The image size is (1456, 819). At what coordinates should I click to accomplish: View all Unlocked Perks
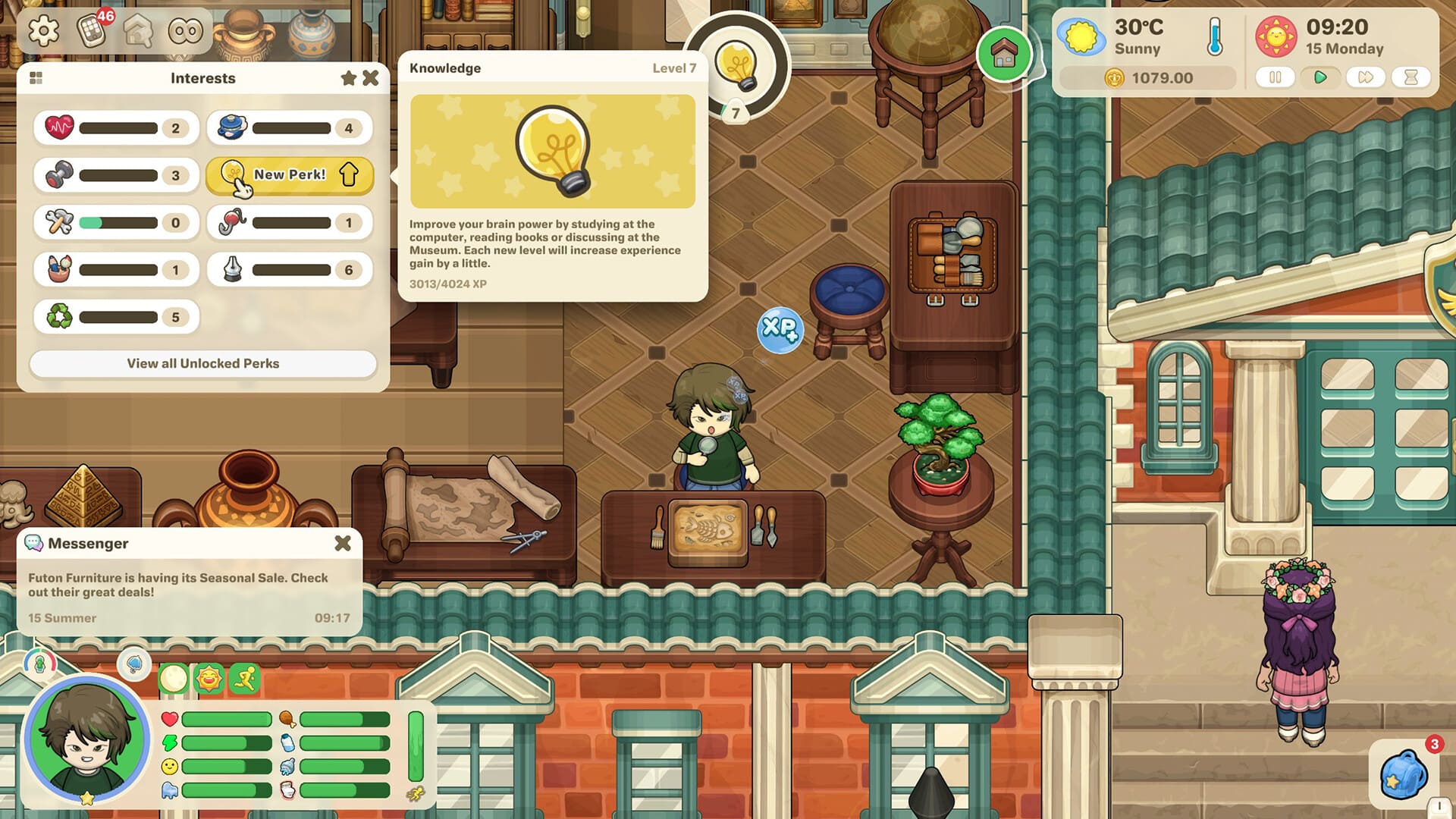pyautogui.click(x=202, y=363)
